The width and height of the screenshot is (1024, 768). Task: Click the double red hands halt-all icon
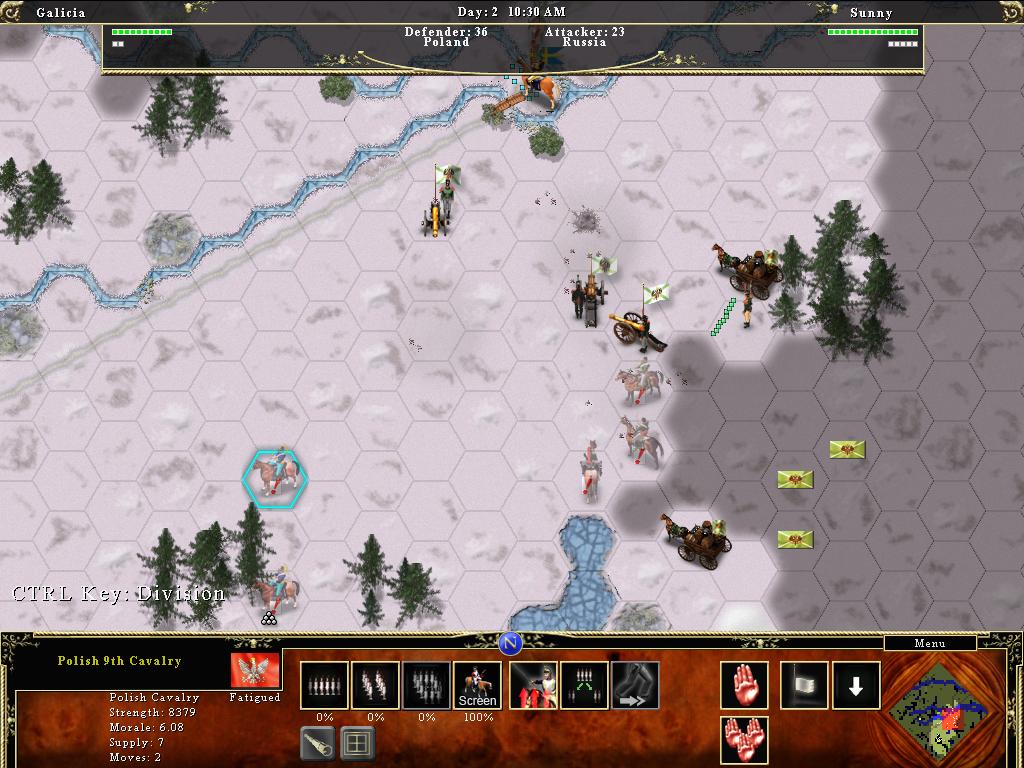744,740
